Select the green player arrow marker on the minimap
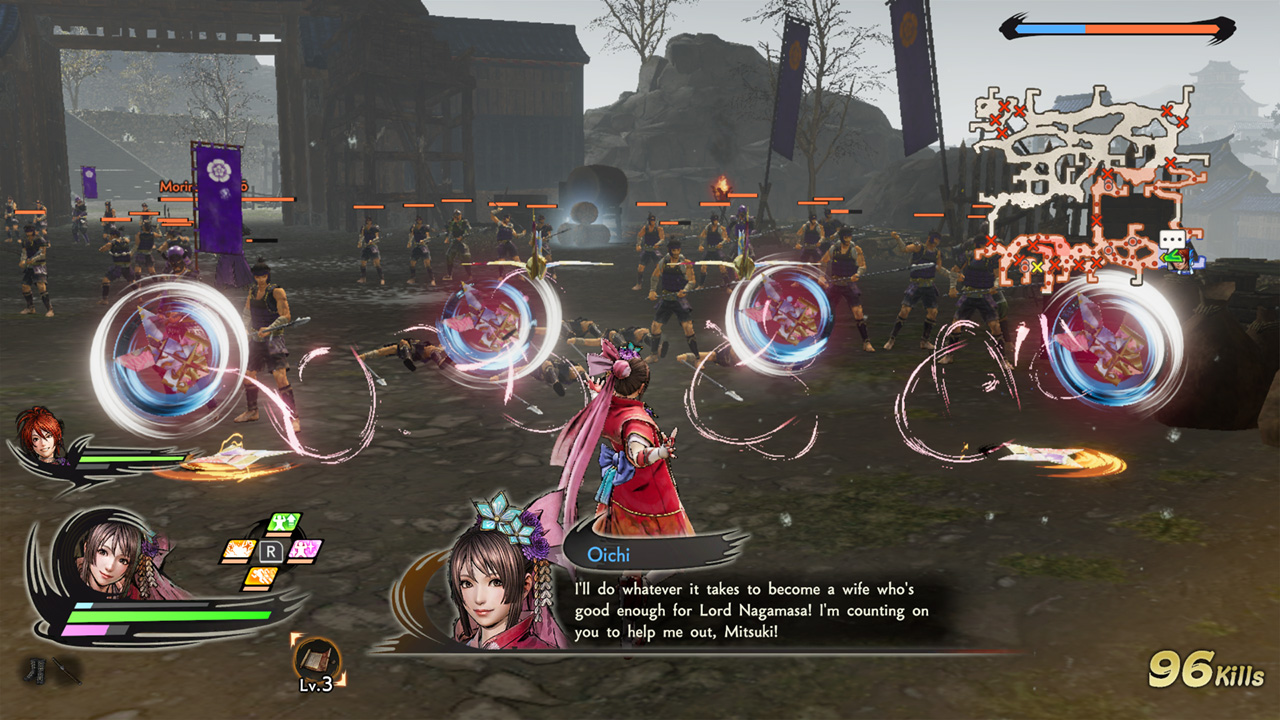The width and height of the screenshot is (1280, 720). (1170, 255)
